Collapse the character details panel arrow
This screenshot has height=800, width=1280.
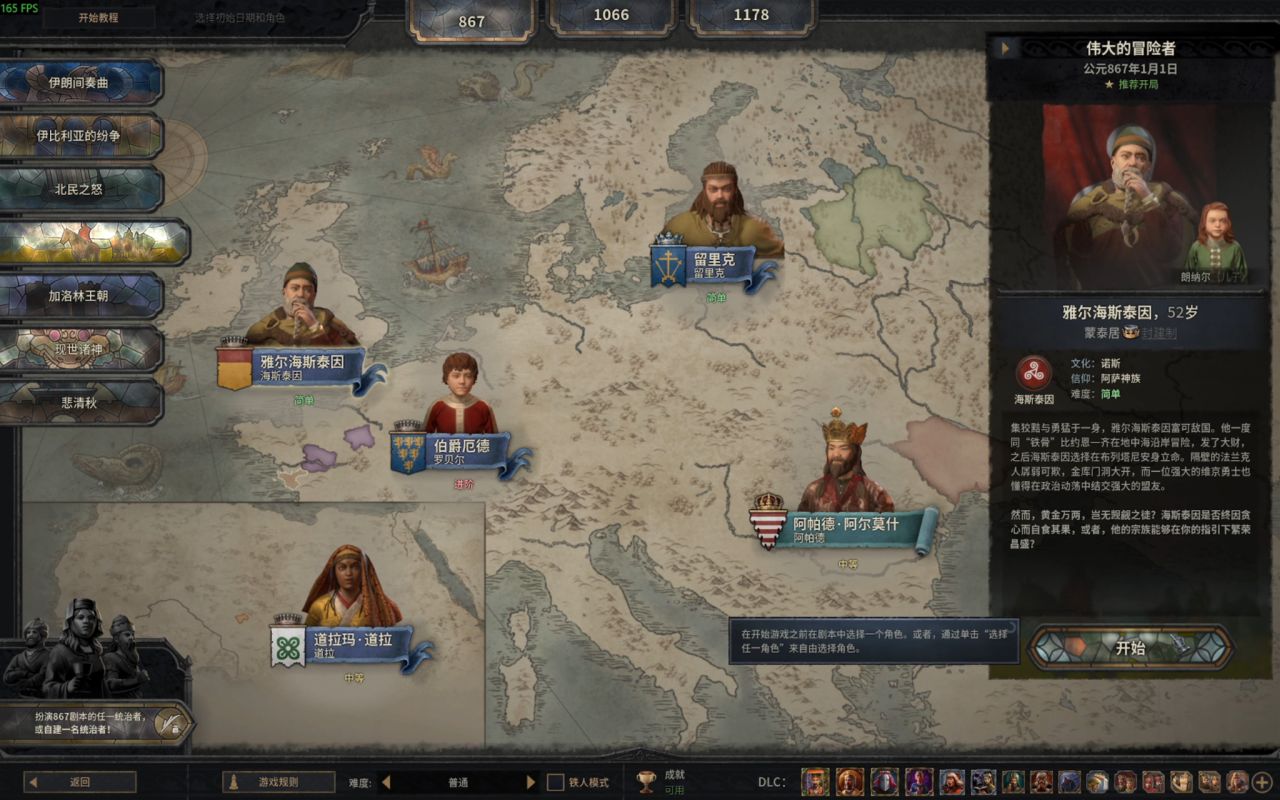[x=1004, y=47]
